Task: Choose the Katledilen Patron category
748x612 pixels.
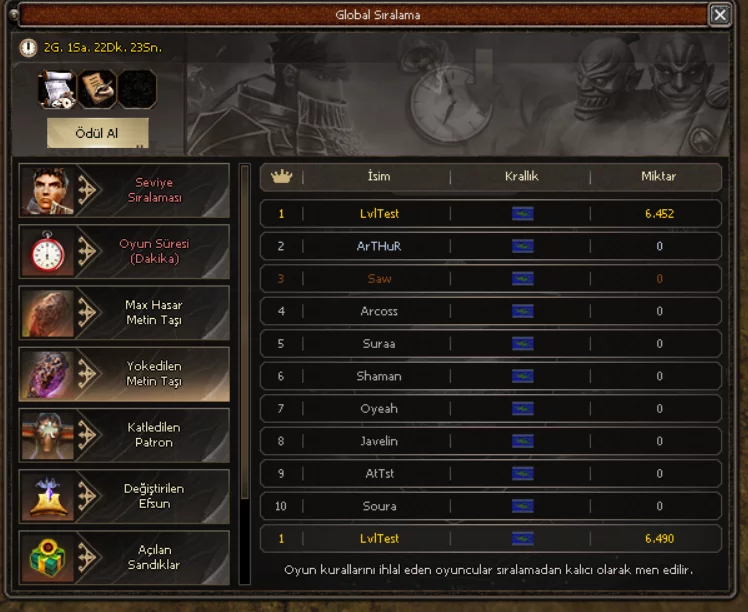Action: (x=124, y=435)
